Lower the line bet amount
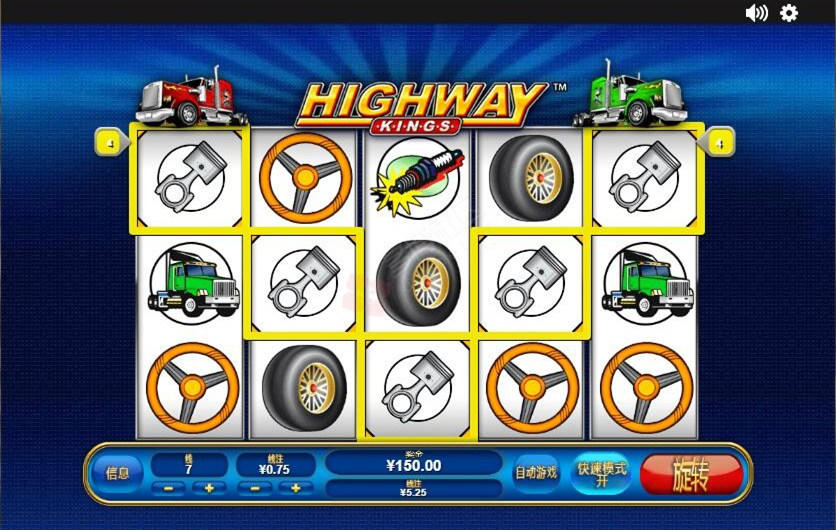 tap(255, 488)
